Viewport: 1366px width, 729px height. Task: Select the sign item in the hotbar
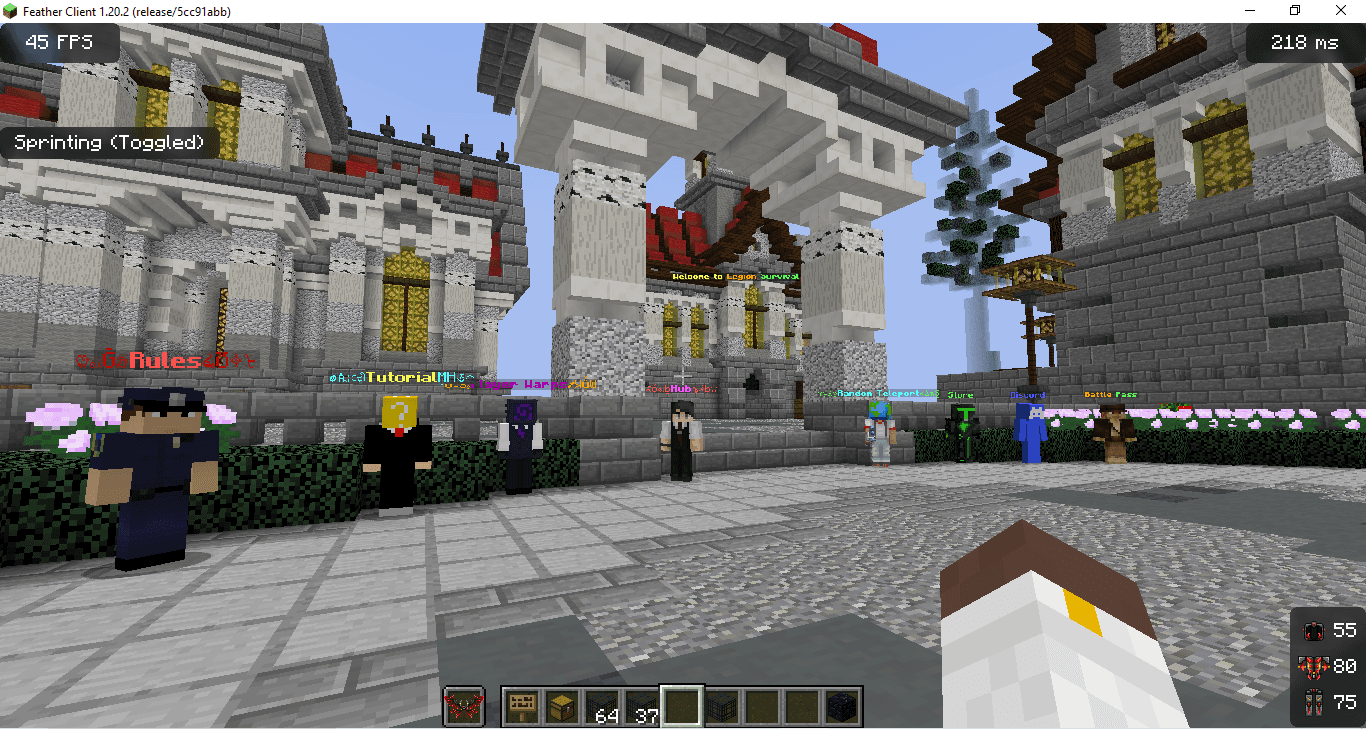click(x=520, y=705)
